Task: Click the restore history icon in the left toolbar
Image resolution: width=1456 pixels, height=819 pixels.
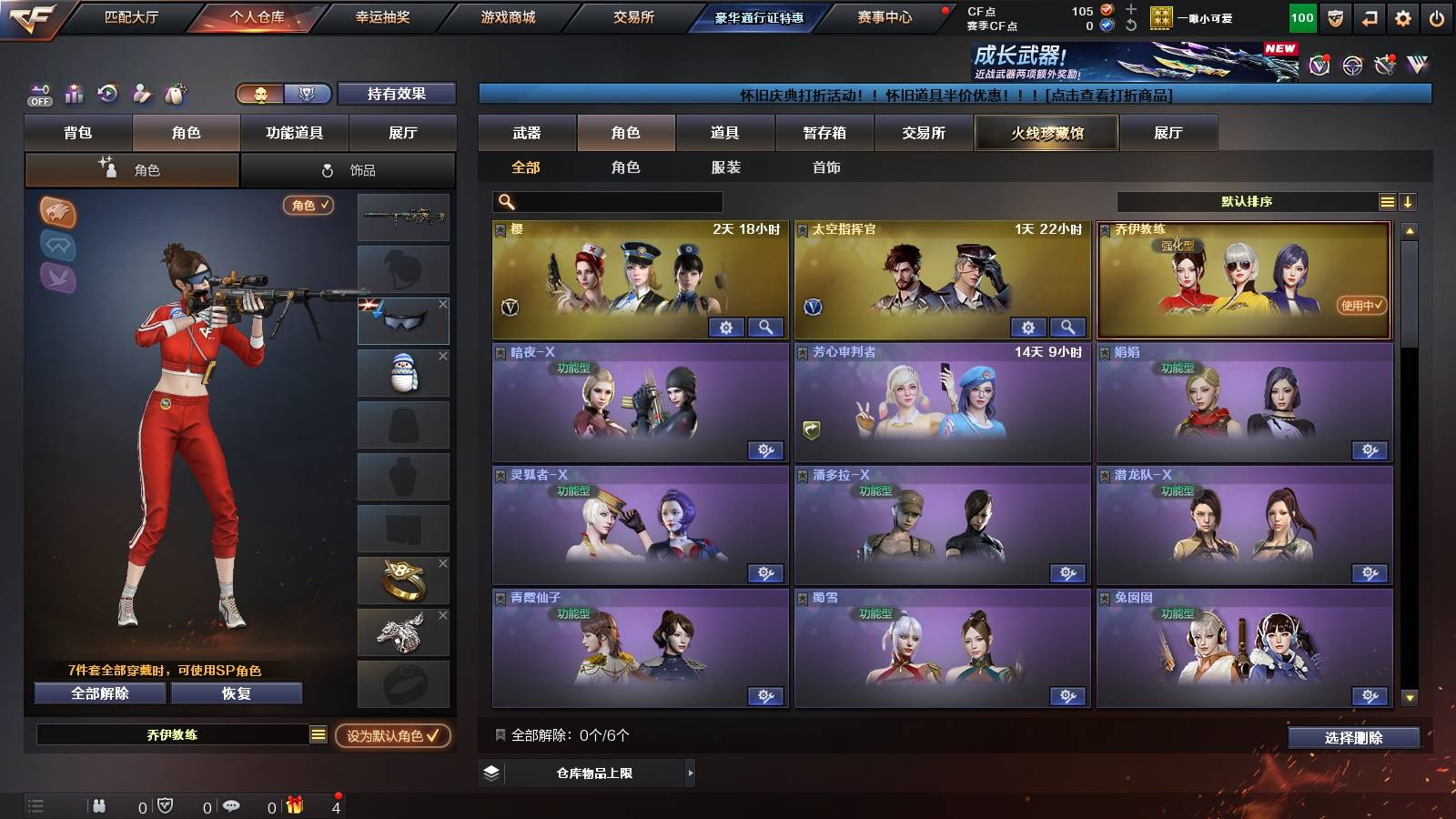Action: [106, 94]
